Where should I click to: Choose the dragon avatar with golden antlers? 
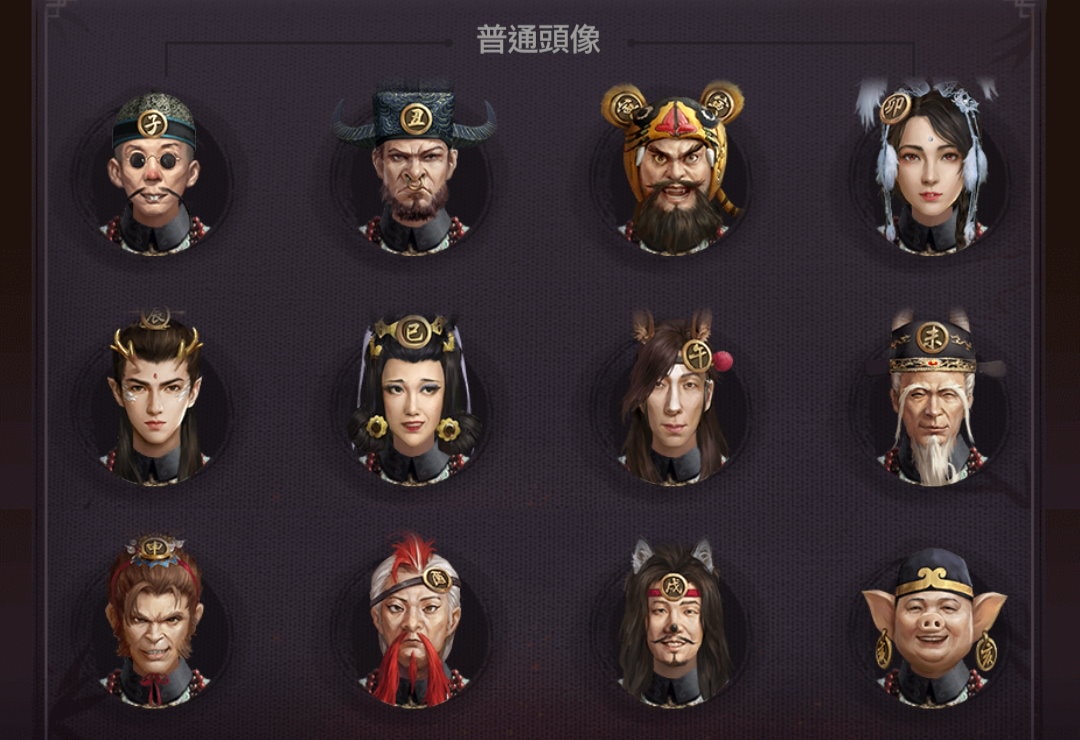154,400
